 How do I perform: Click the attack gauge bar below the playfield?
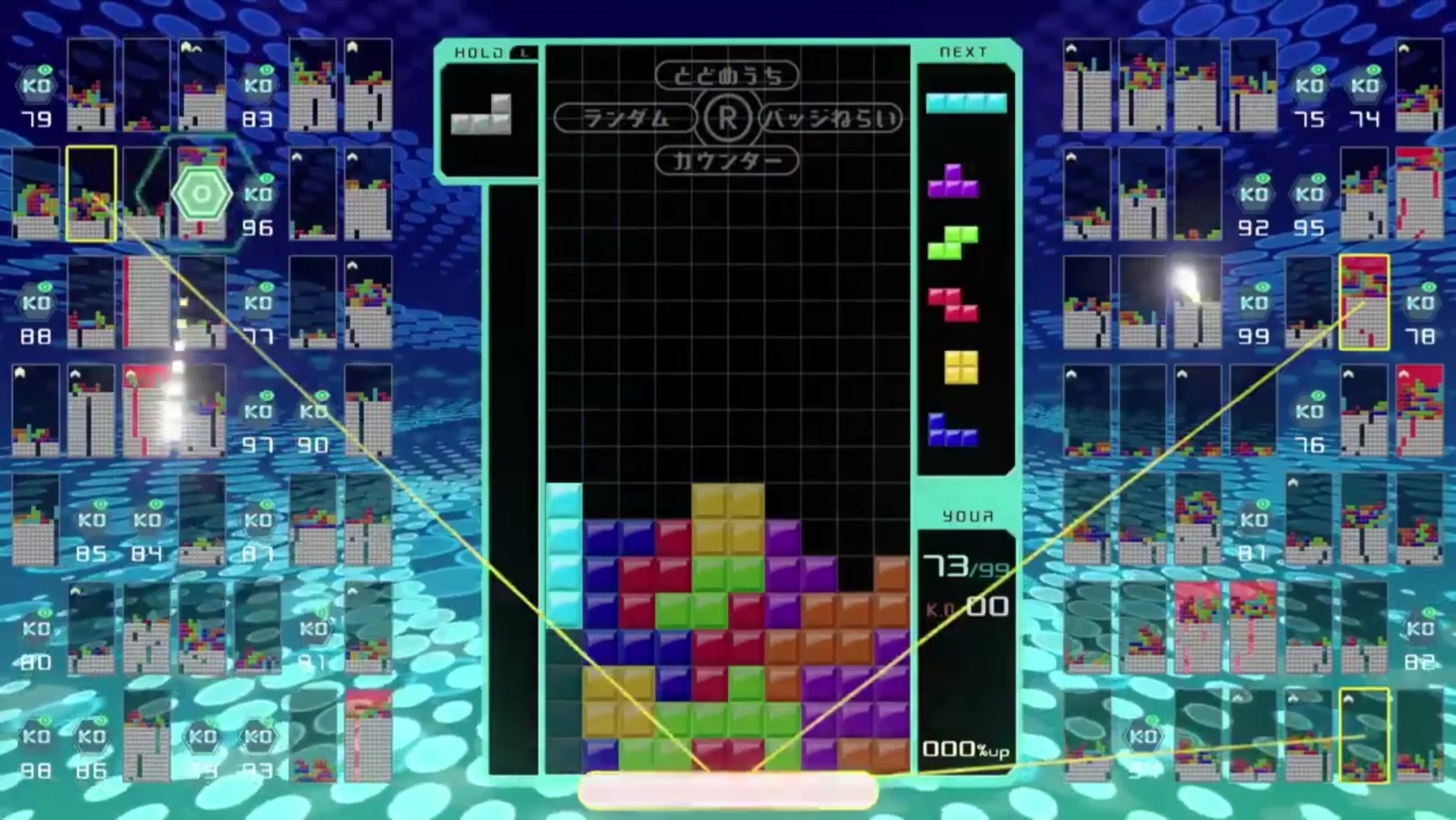[726, 790]
